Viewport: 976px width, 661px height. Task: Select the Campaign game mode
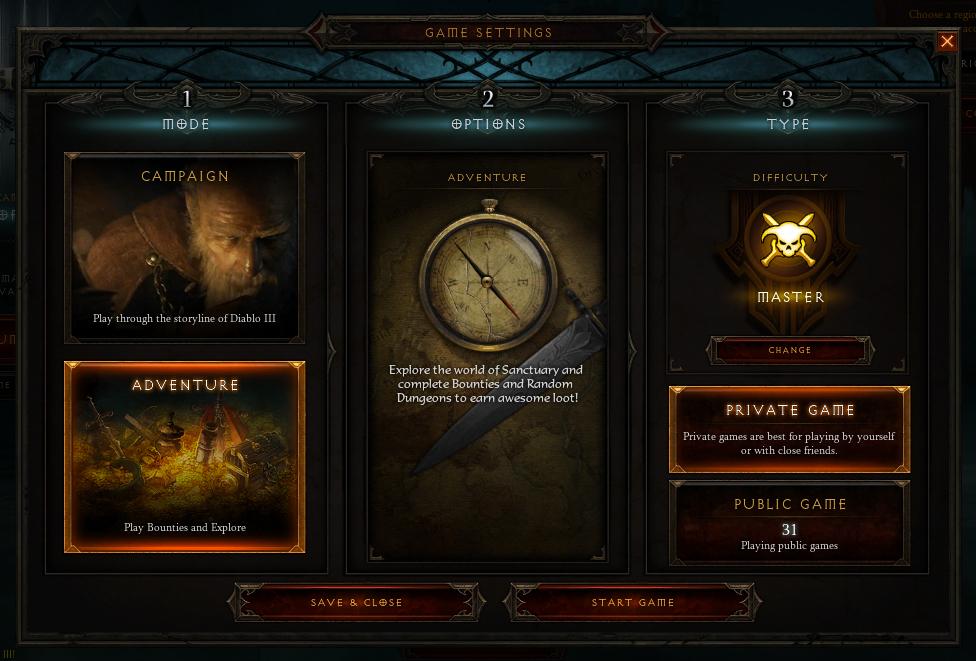click(x=185, y=247)
